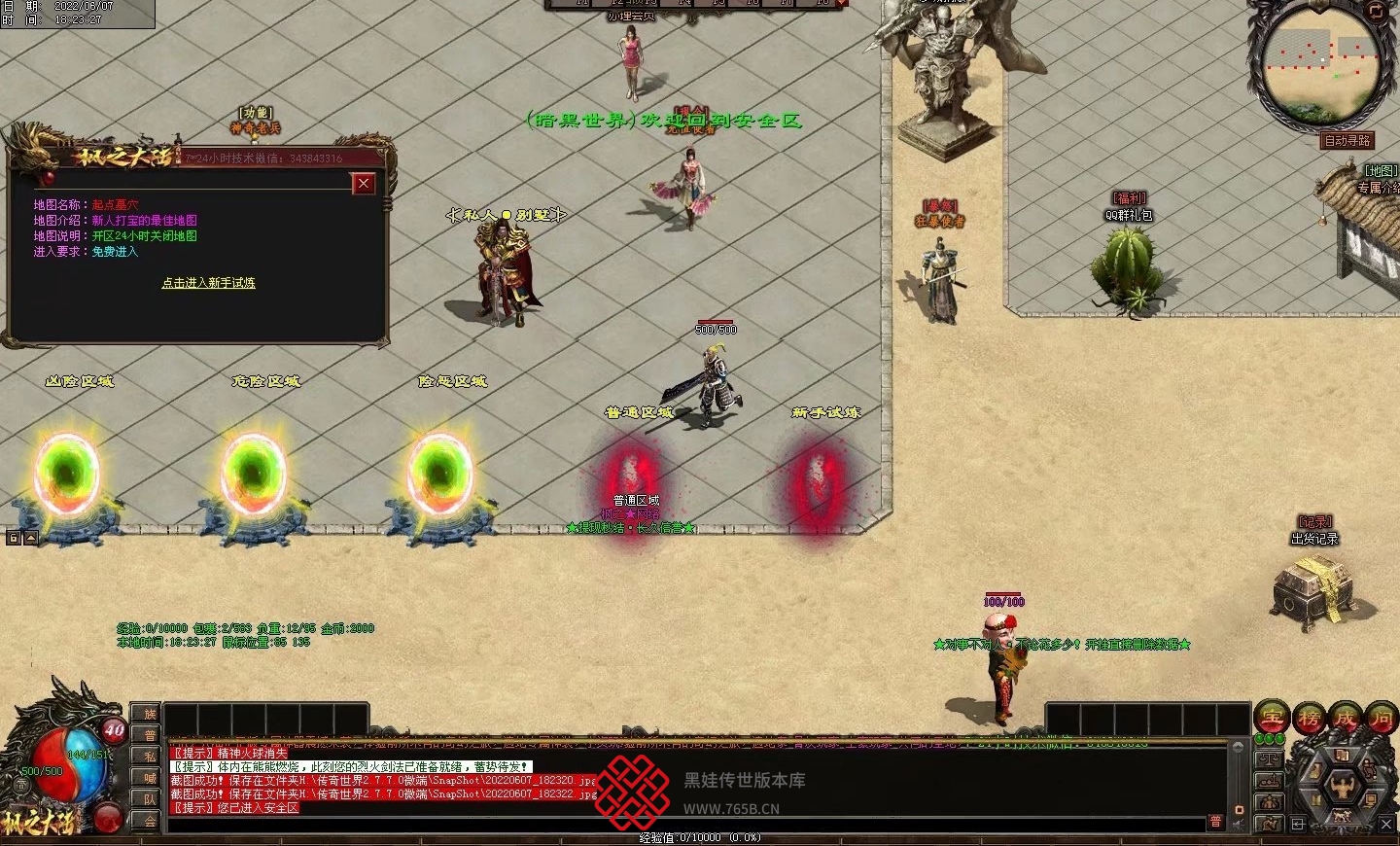Switch to the 会 guild chat channel
Image resolution: width=1400 pixels, height=846 pixels.
(150, 820)
